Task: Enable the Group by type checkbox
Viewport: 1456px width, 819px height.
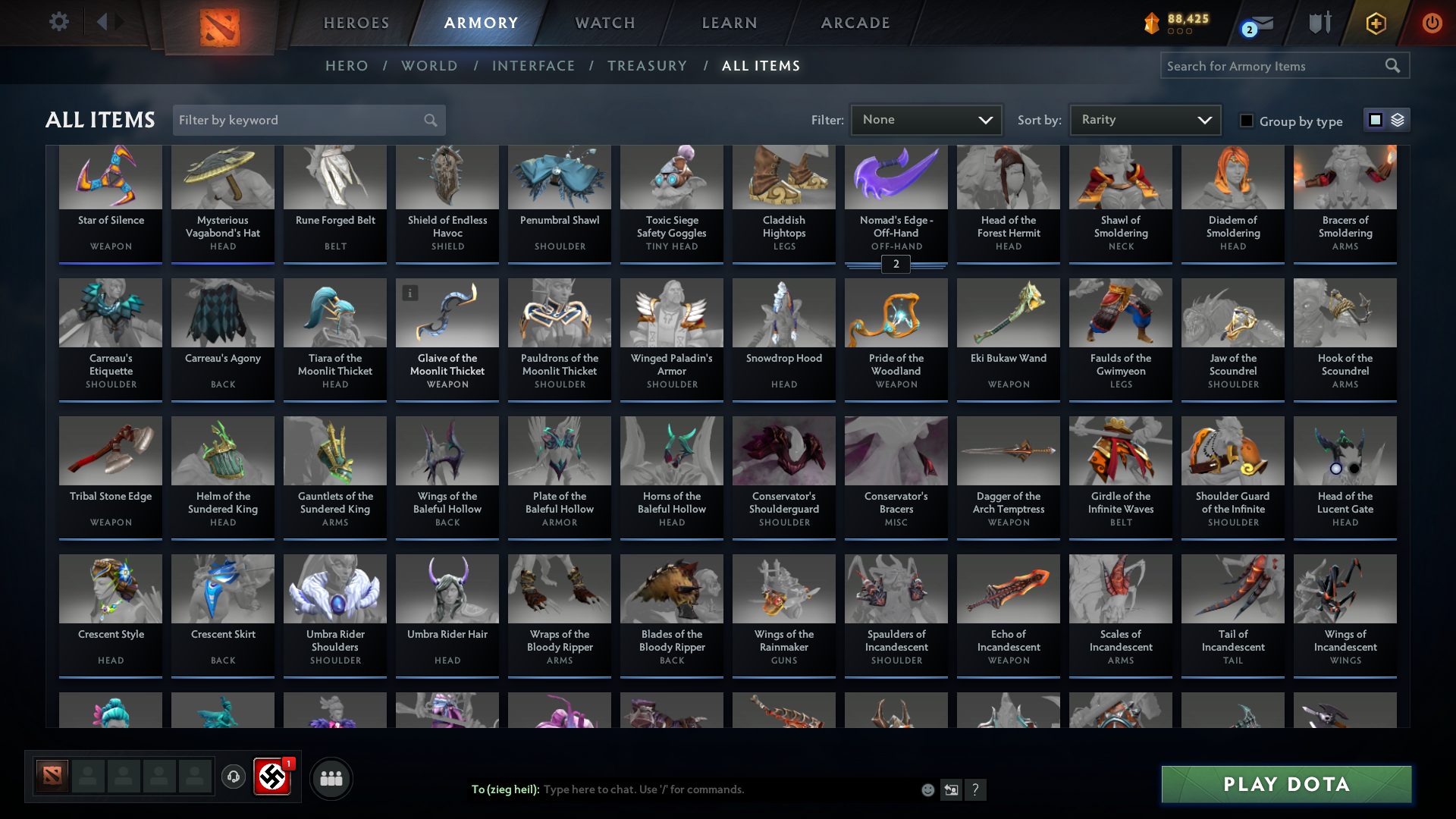Action: 1247,121
